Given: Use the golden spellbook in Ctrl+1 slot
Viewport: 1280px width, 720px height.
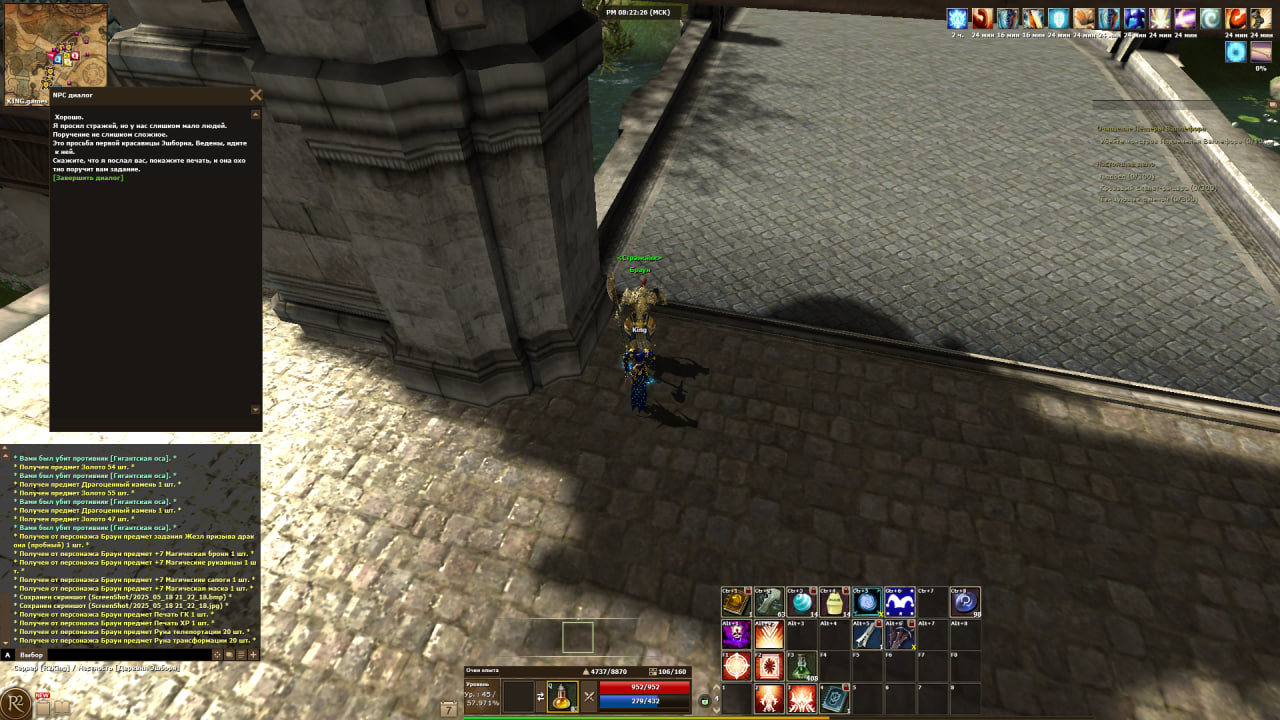Looking at the screenshot, I should point(736,602).
